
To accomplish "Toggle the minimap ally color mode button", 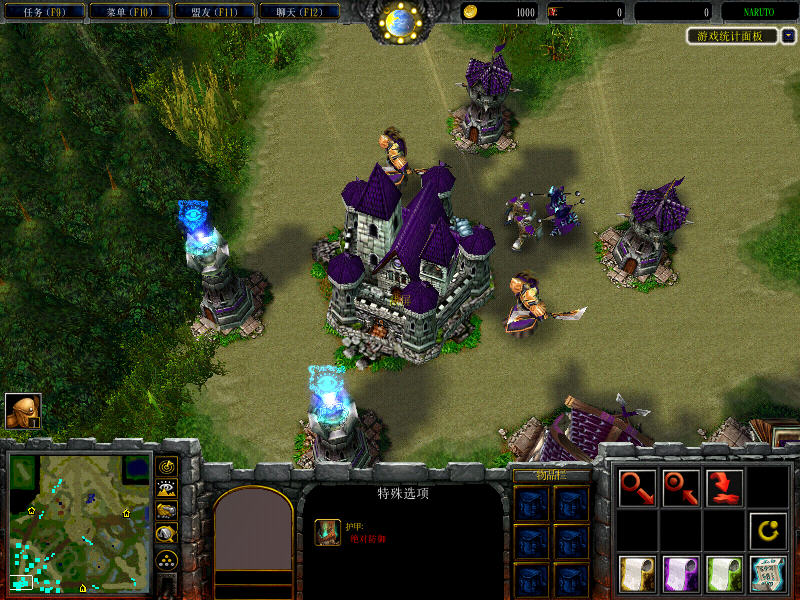I will click(x=167, y=510).
